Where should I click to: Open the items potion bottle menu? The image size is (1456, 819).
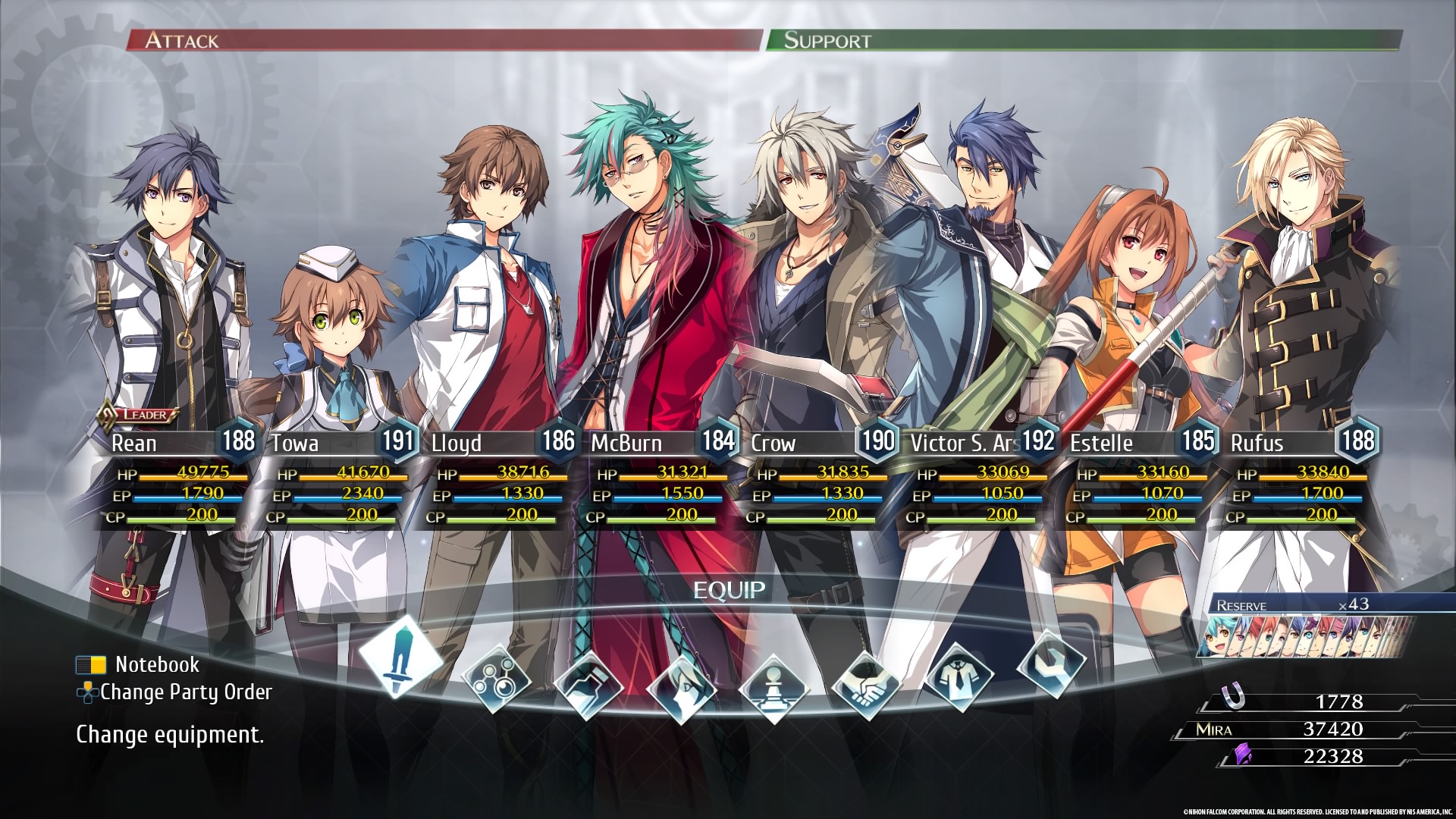tap(588, 685)
